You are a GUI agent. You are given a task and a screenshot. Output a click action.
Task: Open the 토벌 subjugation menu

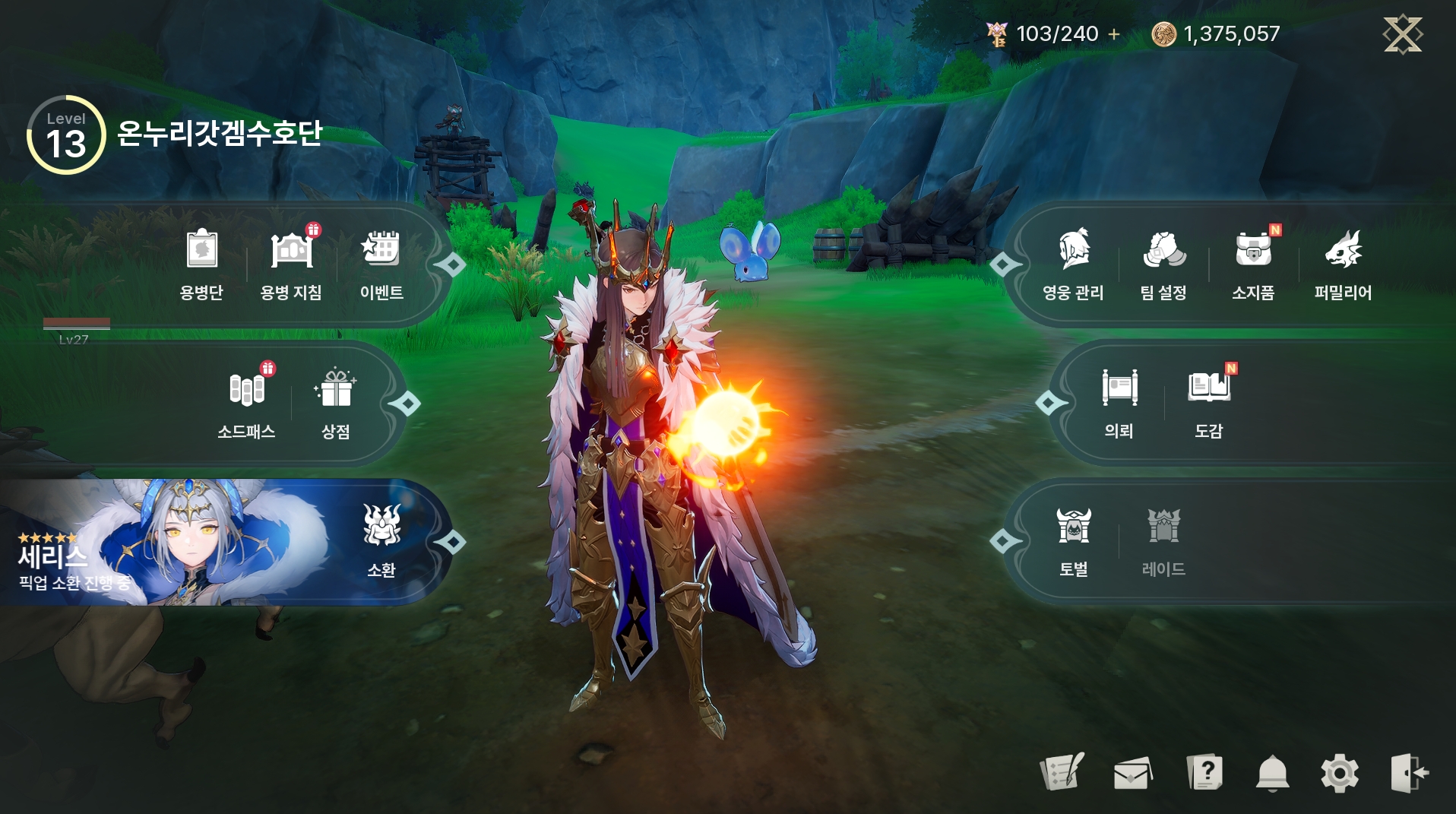1074,540
